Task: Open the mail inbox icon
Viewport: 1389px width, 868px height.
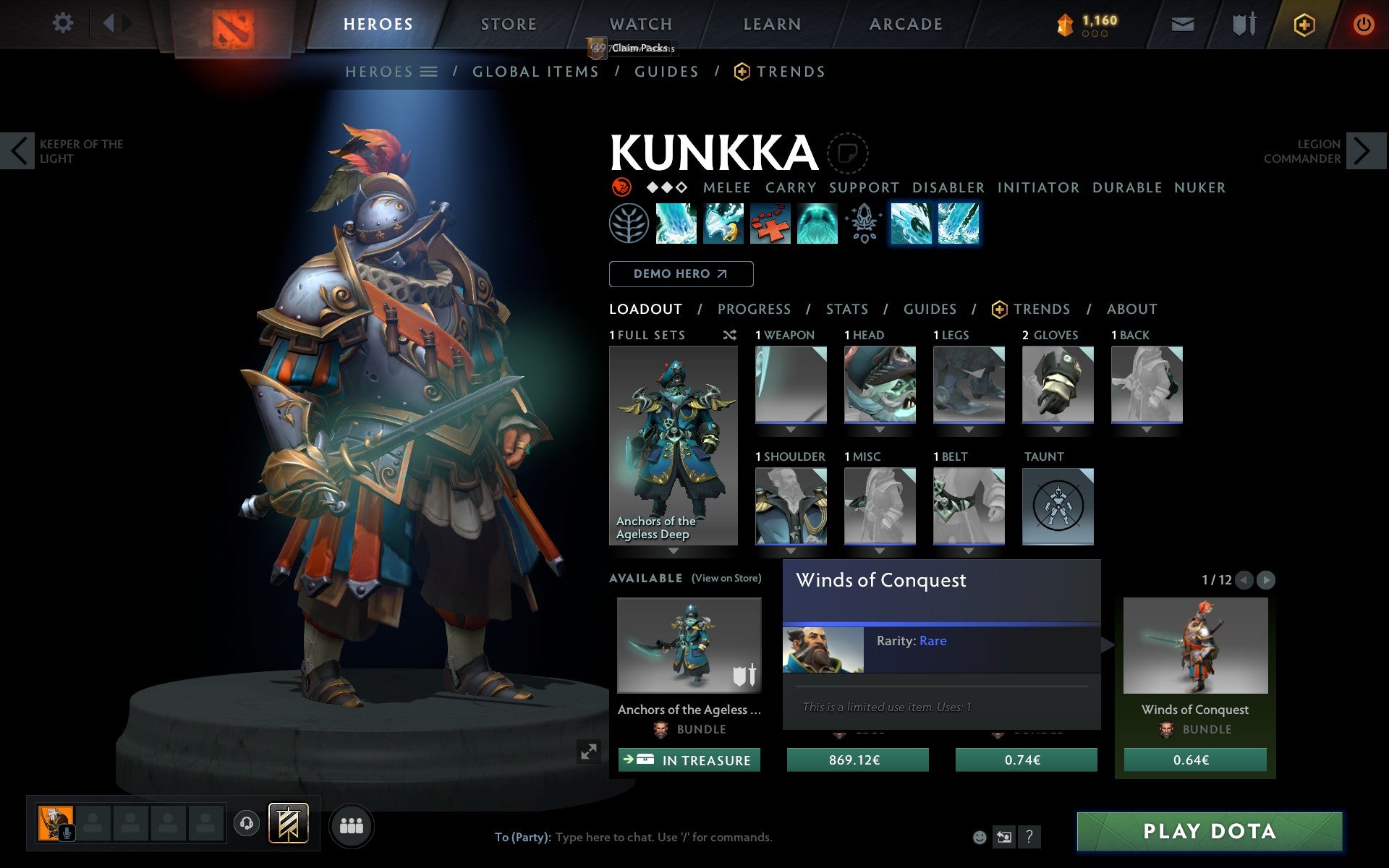Action: coord(1182,23)
